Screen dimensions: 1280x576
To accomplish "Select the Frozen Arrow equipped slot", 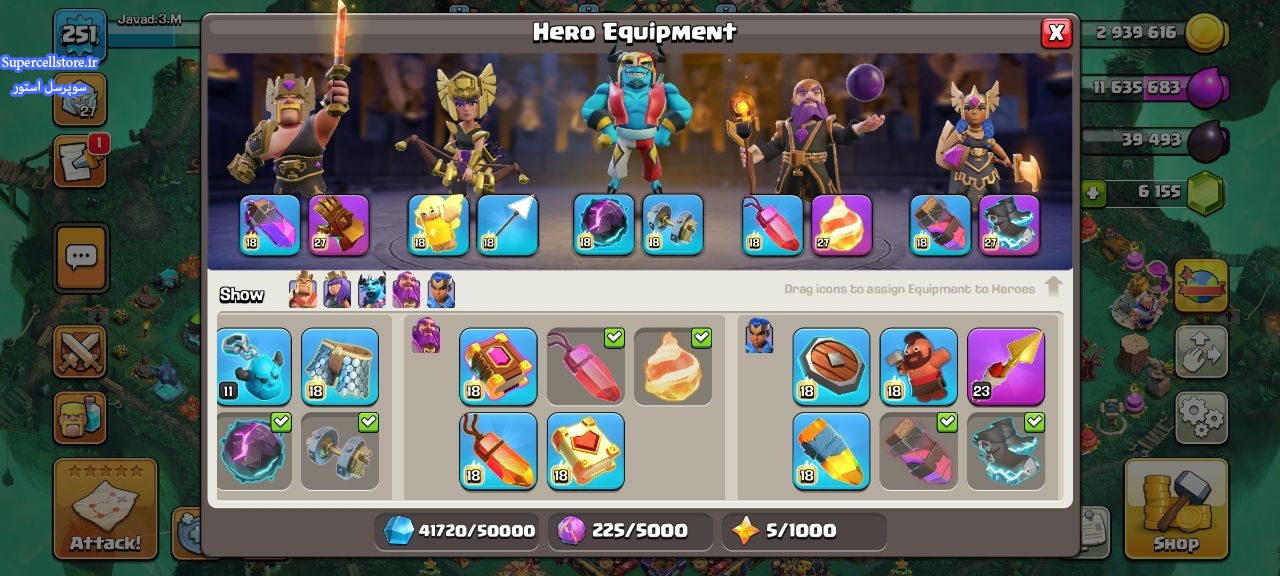I will (508, 225).
